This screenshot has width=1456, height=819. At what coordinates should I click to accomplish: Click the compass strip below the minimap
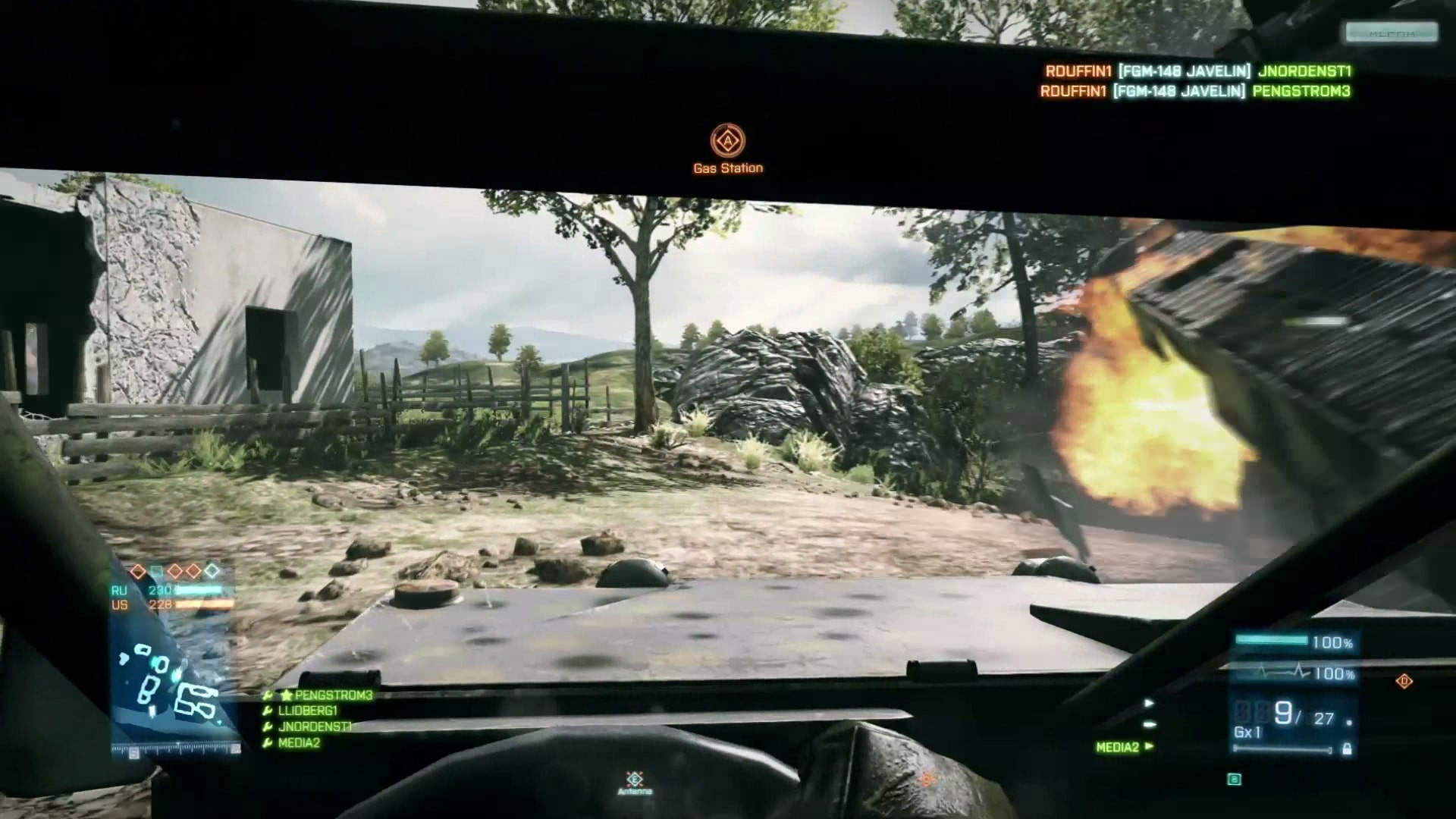(176, 749)
